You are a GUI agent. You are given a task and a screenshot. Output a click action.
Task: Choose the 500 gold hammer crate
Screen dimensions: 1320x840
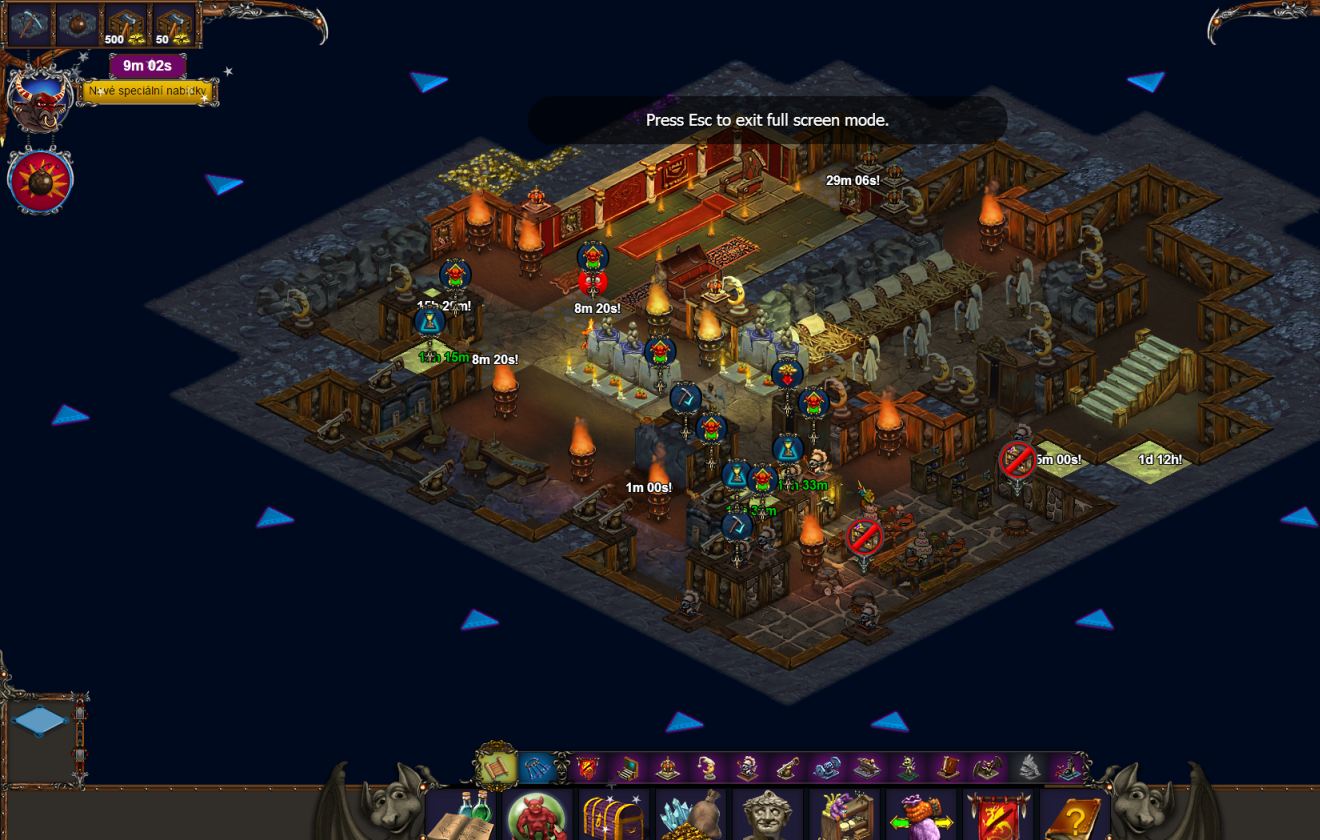coord(126,26)
